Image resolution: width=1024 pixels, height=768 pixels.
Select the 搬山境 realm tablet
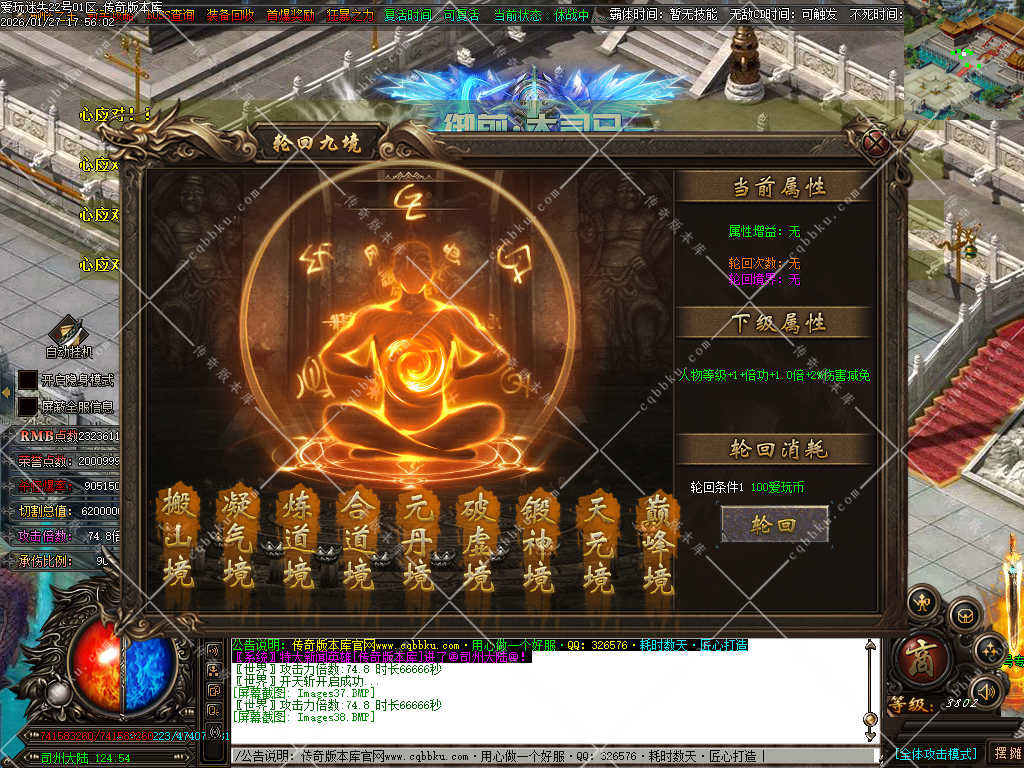pos(177,540)
